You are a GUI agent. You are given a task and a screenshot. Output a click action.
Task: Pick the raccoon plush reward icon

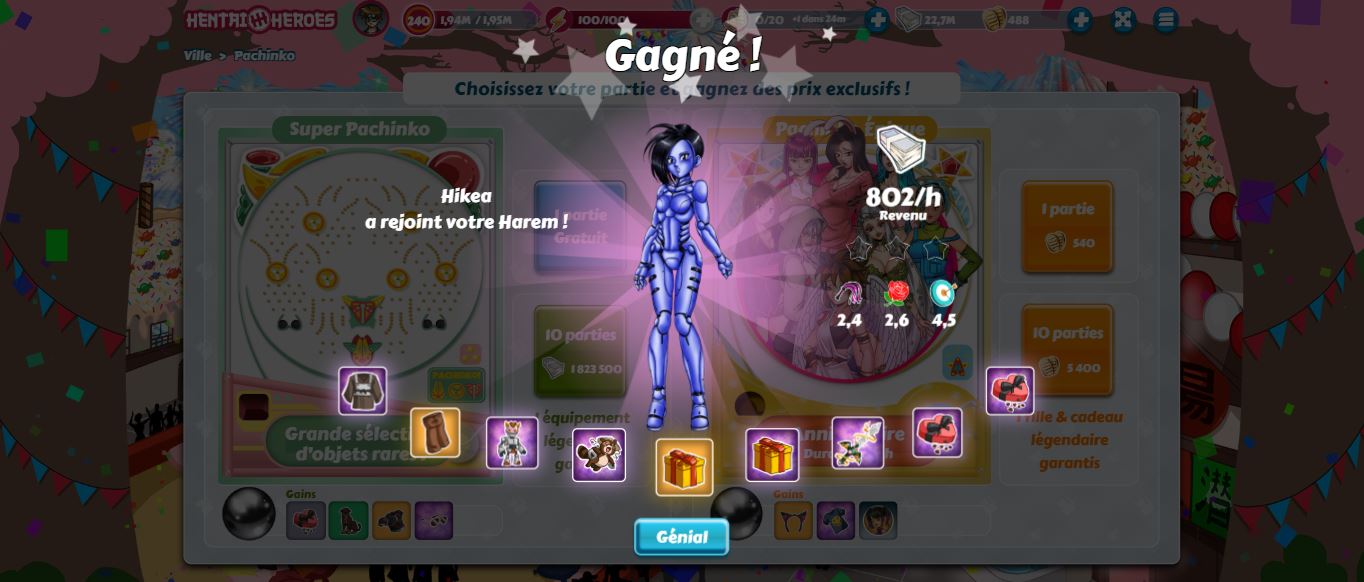click(599, 455)
